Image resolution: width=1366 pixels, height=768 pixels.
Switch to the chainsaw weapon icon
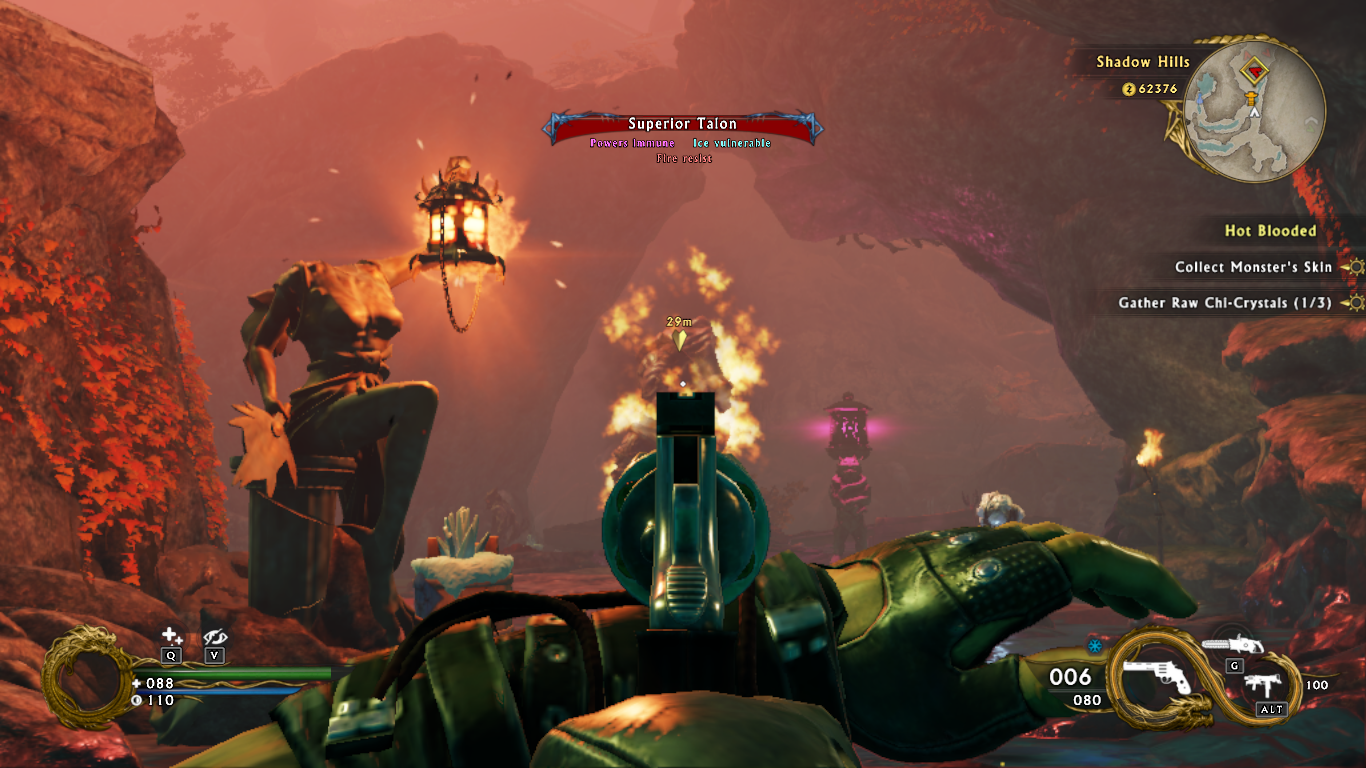[1234, 644]
